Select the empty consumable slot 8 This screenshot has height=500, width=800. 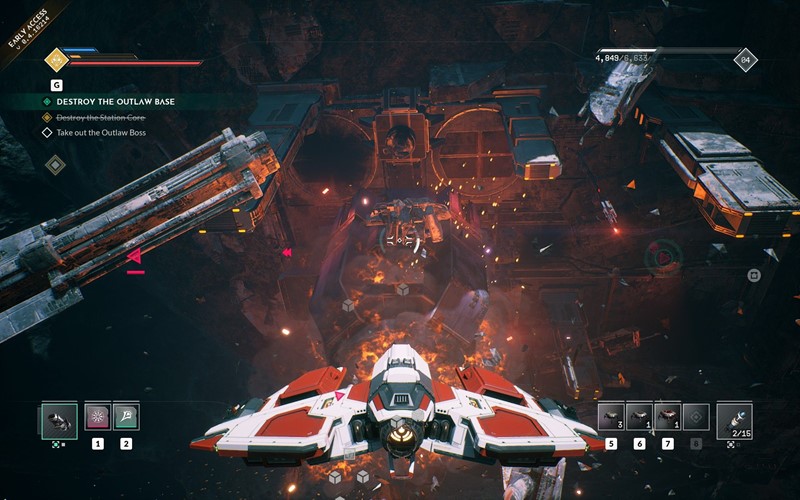pos(696,416)
